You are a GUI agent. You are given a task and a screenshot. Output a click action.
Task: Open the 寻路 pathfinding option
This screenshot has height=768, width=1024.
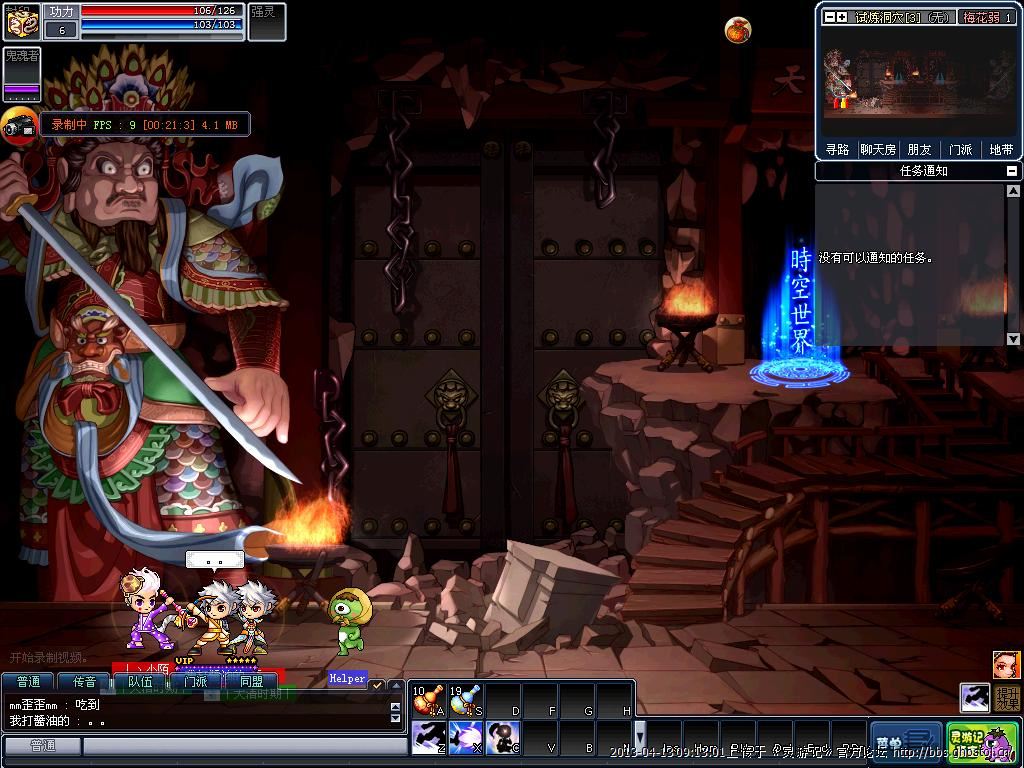tap(837, 150)
